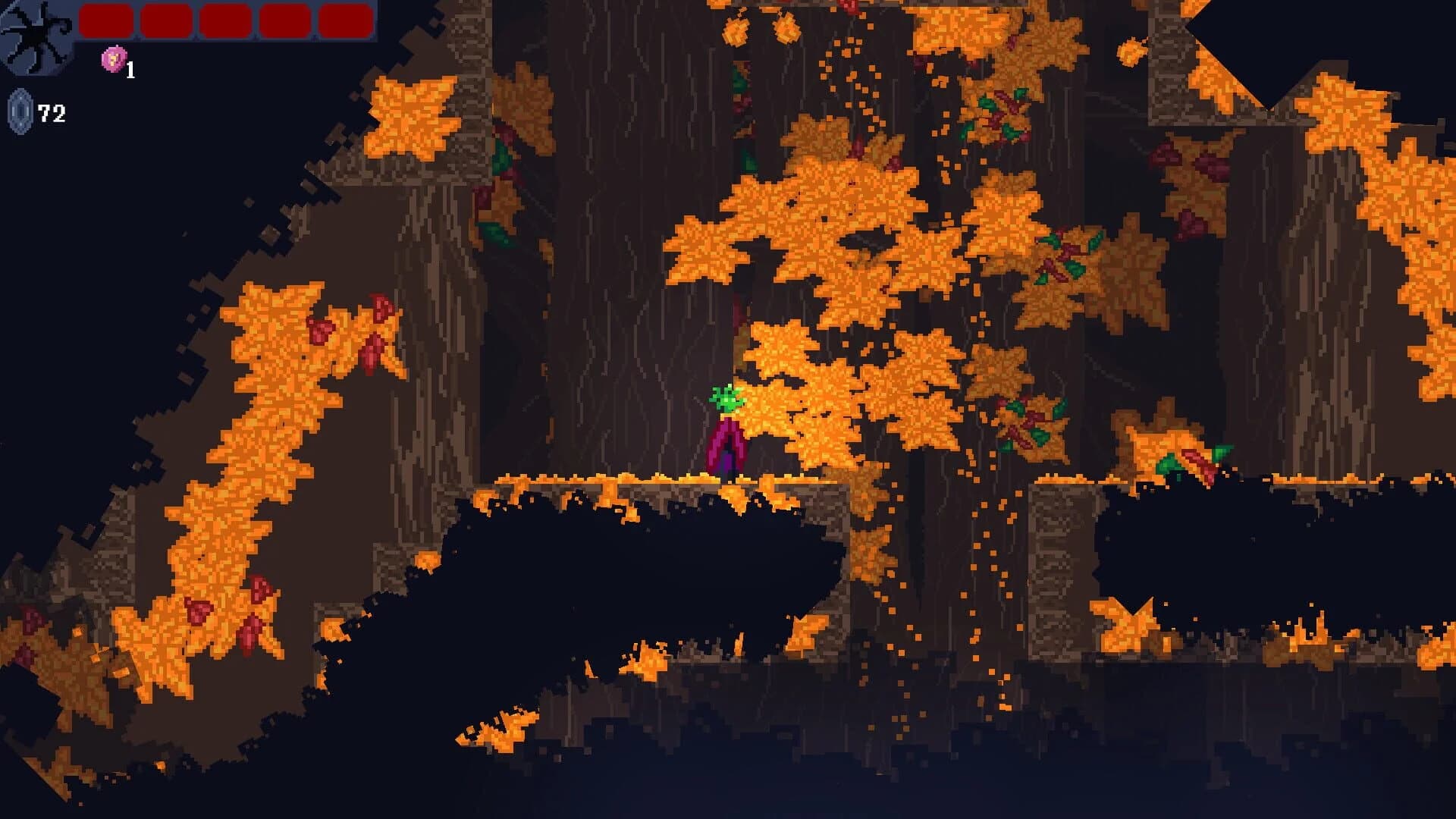The height and width of the screenshot is (819, 1456).
Task: Click the fourth red health segment
Action: pyautogui.click(x=284, y=20)
